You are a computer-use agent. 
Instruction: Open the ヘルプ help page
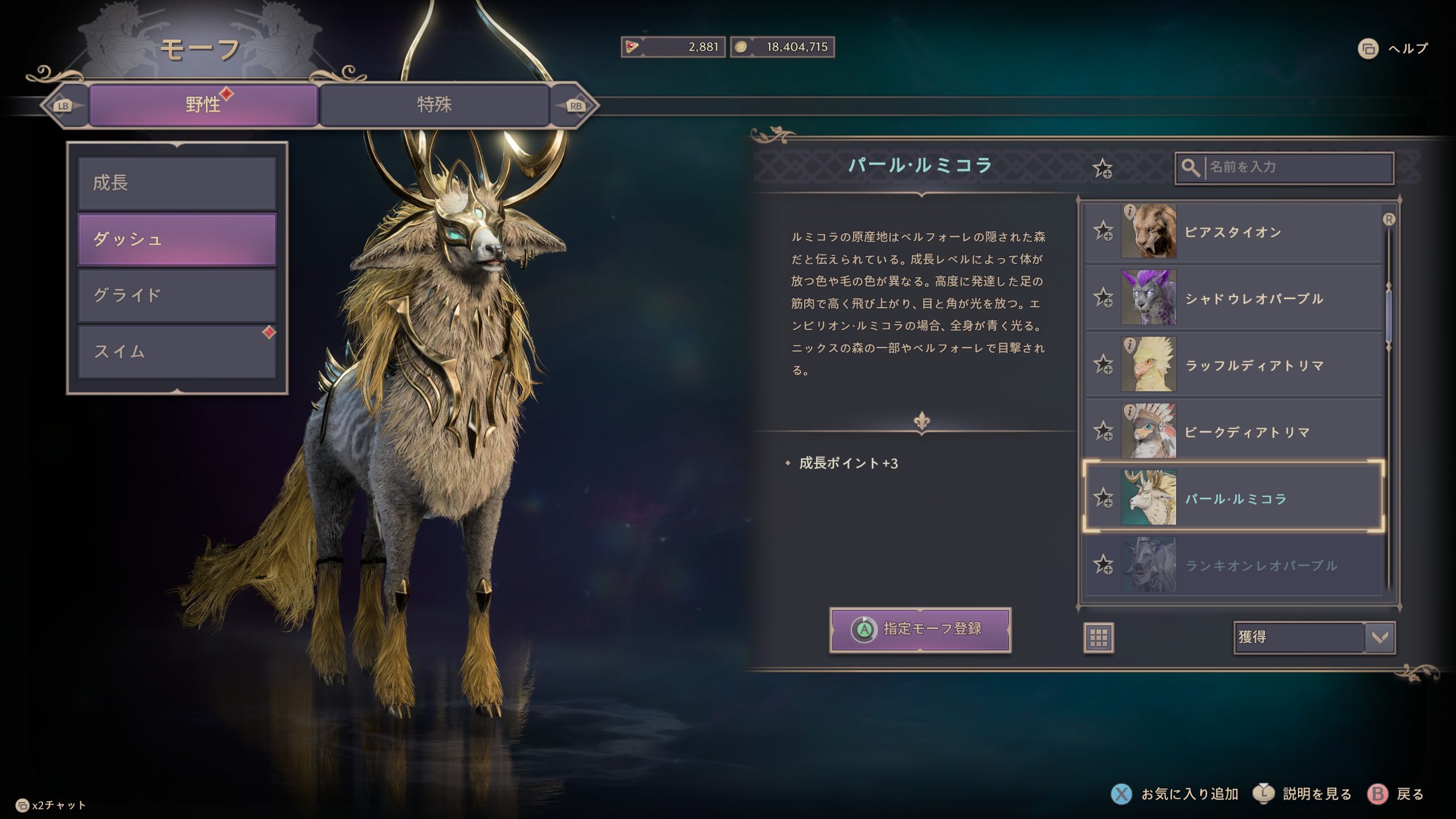[1393, 49]
